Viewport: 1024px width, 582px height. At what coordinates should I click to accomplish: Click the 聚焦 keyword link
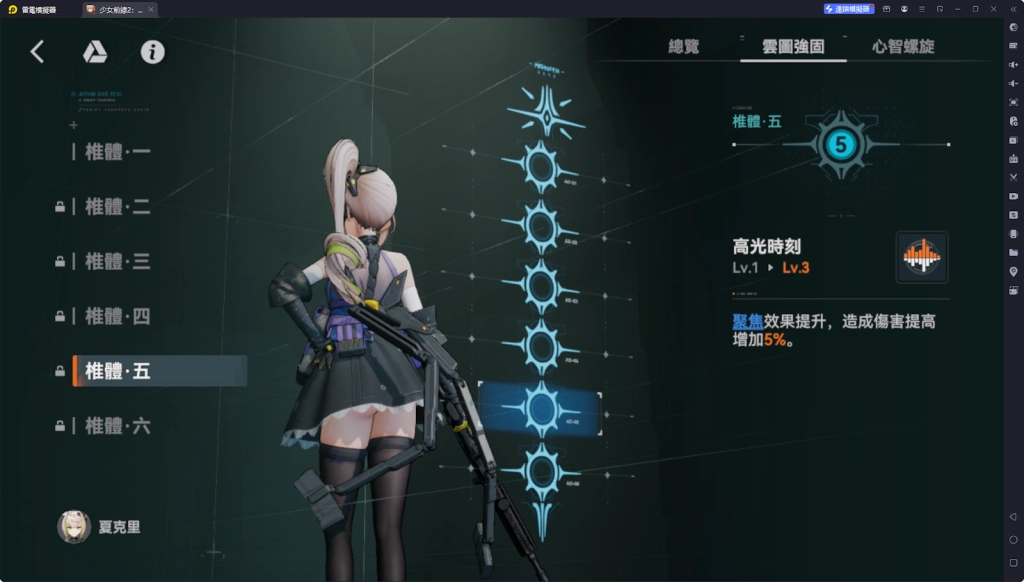pyautogui.click(x=747, y=322)
